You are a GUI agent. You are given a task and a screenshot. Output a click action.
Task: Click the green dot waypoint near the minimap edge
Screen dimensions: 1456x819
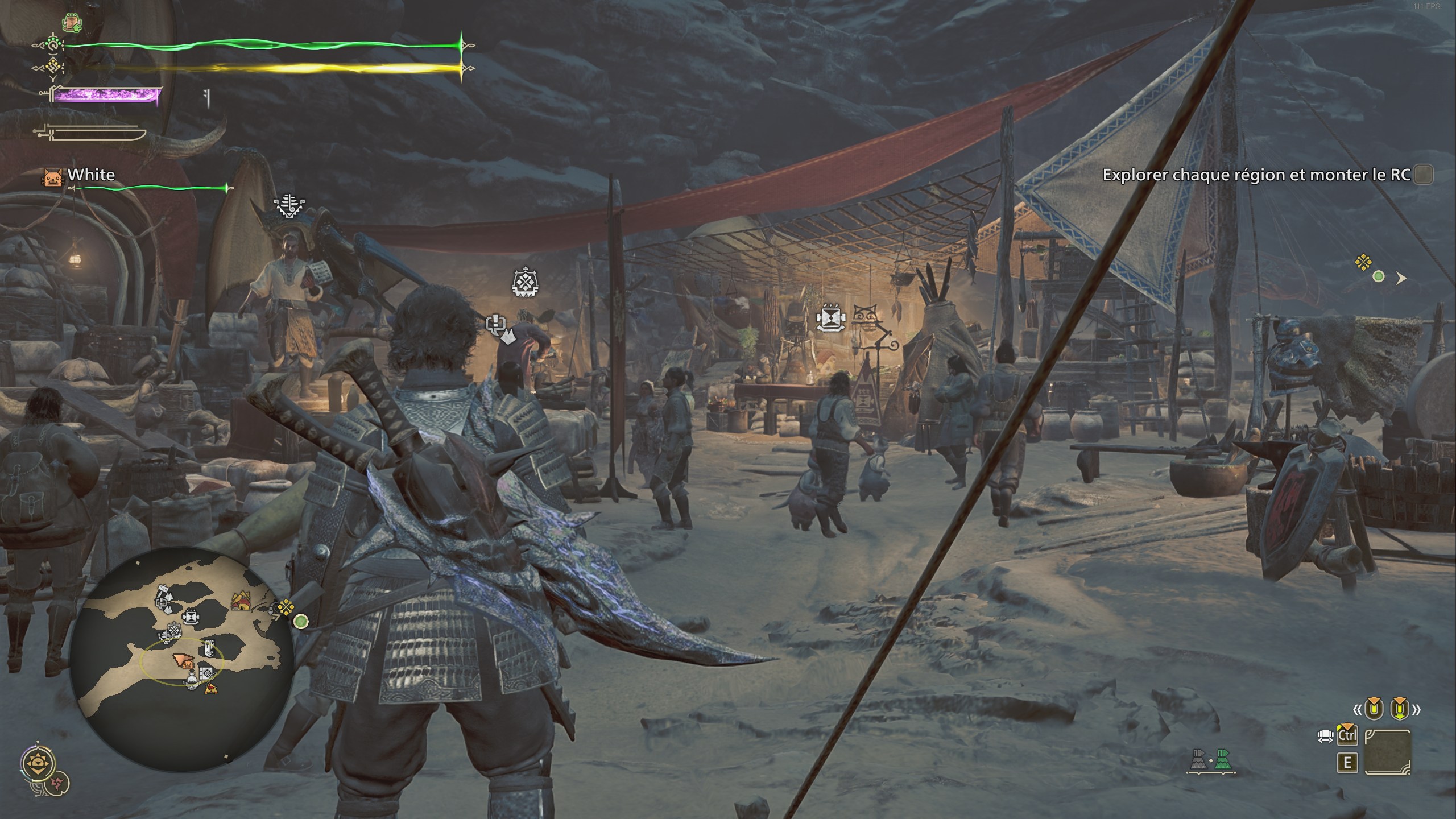(x=300, y=621)
